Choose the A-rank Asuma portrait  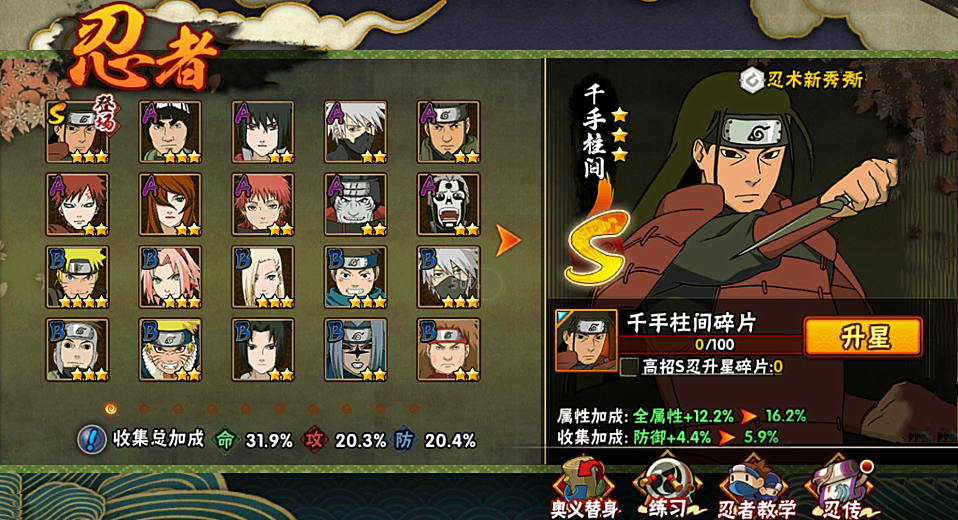pyautogui.click(x=448, y=131)
